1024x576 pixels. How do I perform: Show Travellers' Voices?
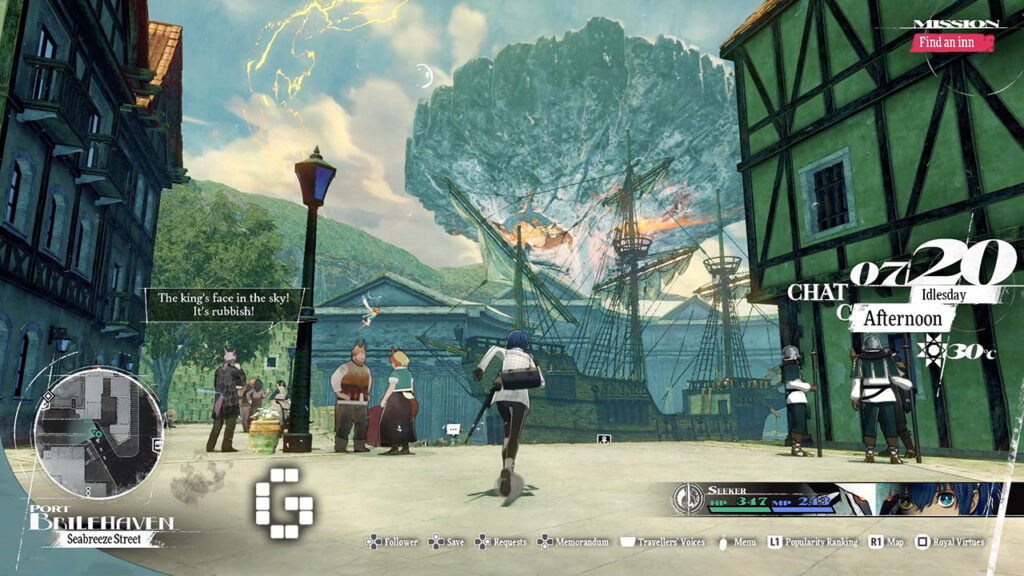coord(660,542)
